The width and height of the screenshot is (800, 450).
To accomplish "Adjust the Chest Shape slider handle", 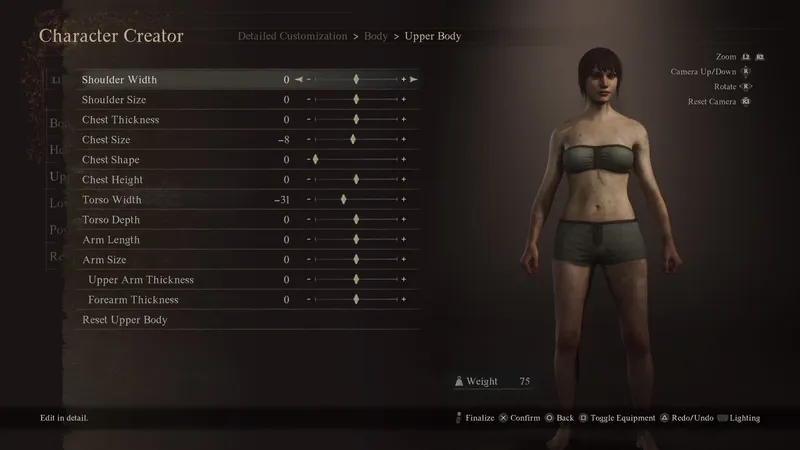I will coord(315,160).
